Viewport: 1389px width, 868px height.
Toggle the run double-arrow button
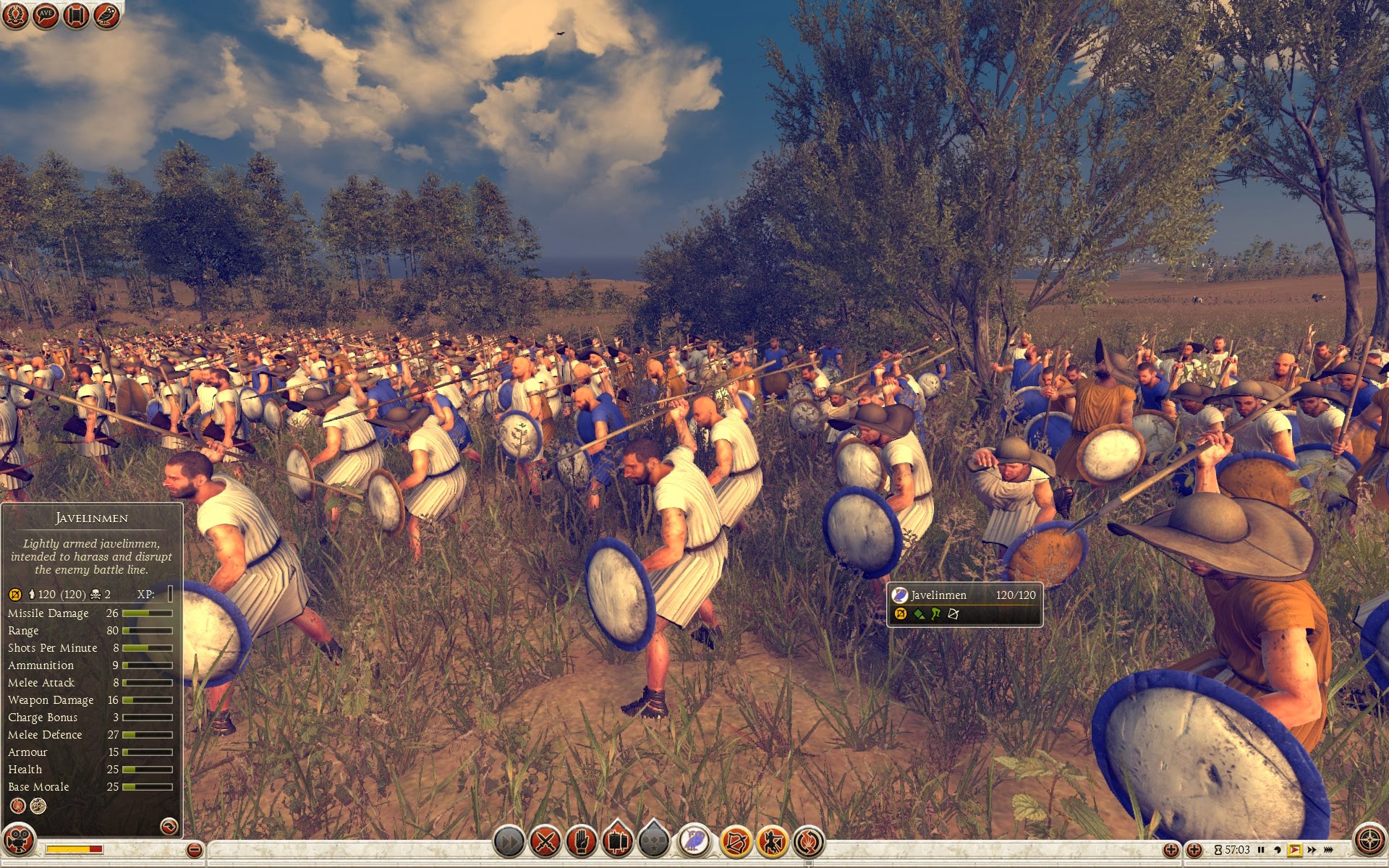click(509, 841)
